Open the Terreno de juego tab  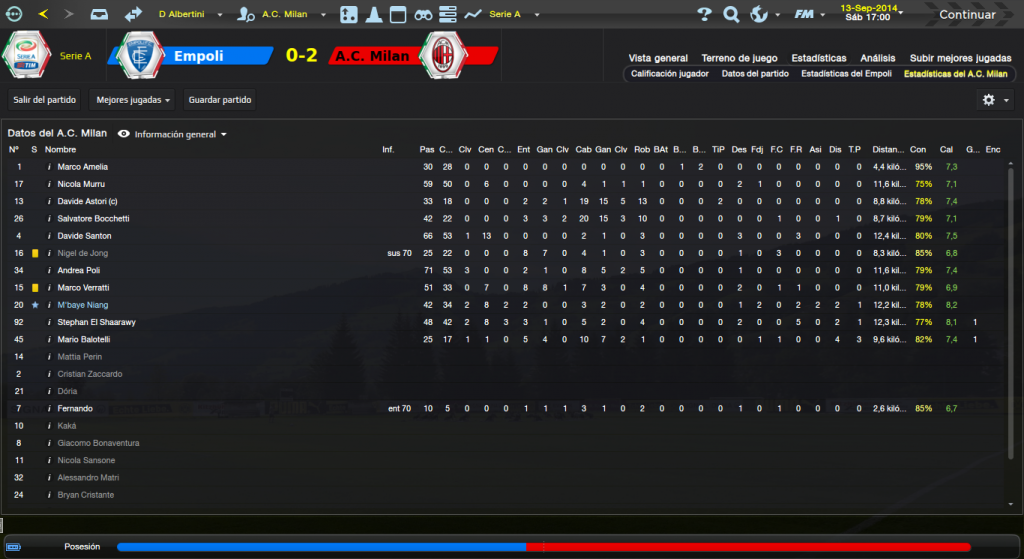[739, 58]
